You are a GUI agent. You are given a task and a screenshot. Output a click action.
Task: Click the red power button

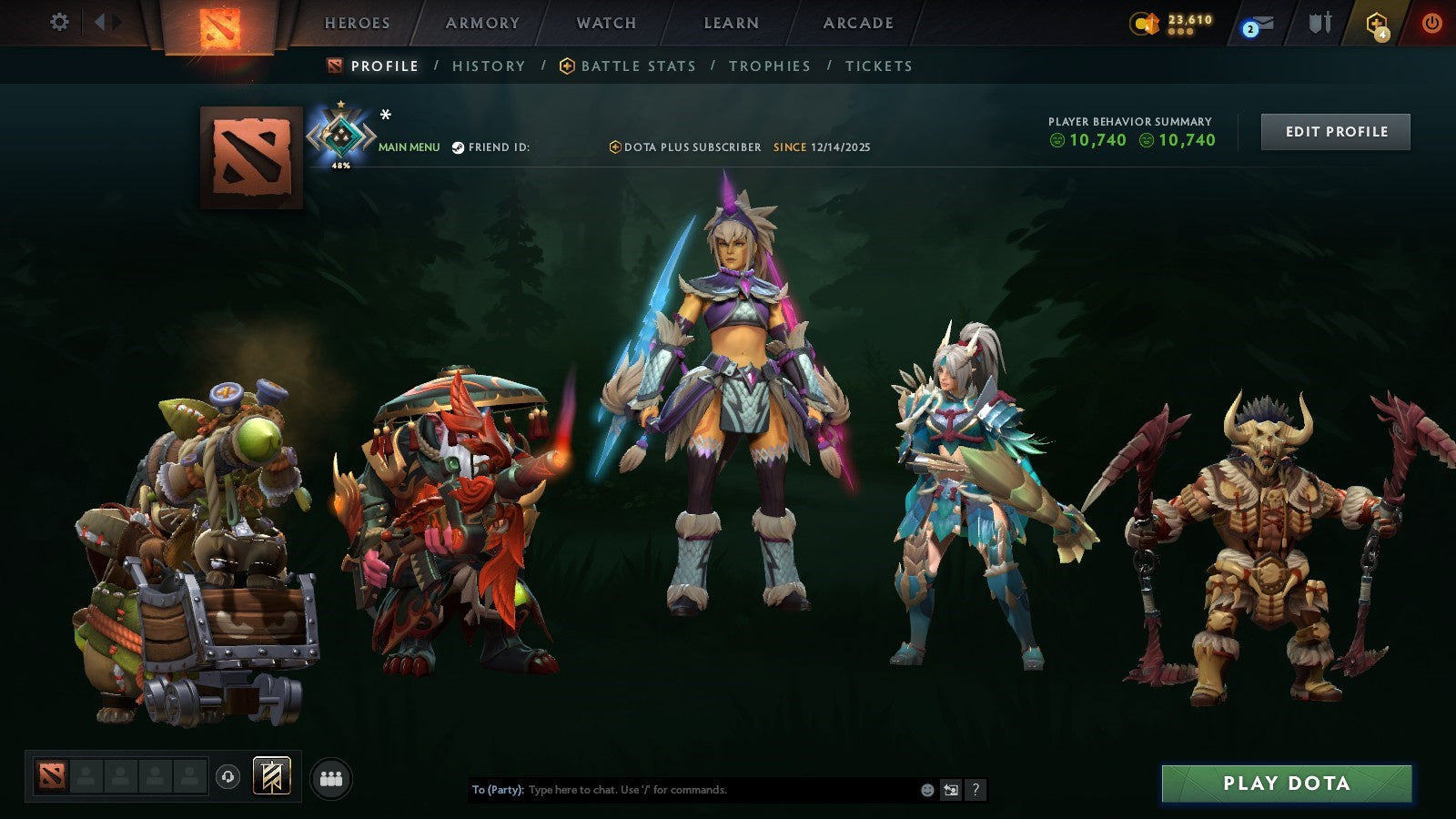coord(1431,25)
